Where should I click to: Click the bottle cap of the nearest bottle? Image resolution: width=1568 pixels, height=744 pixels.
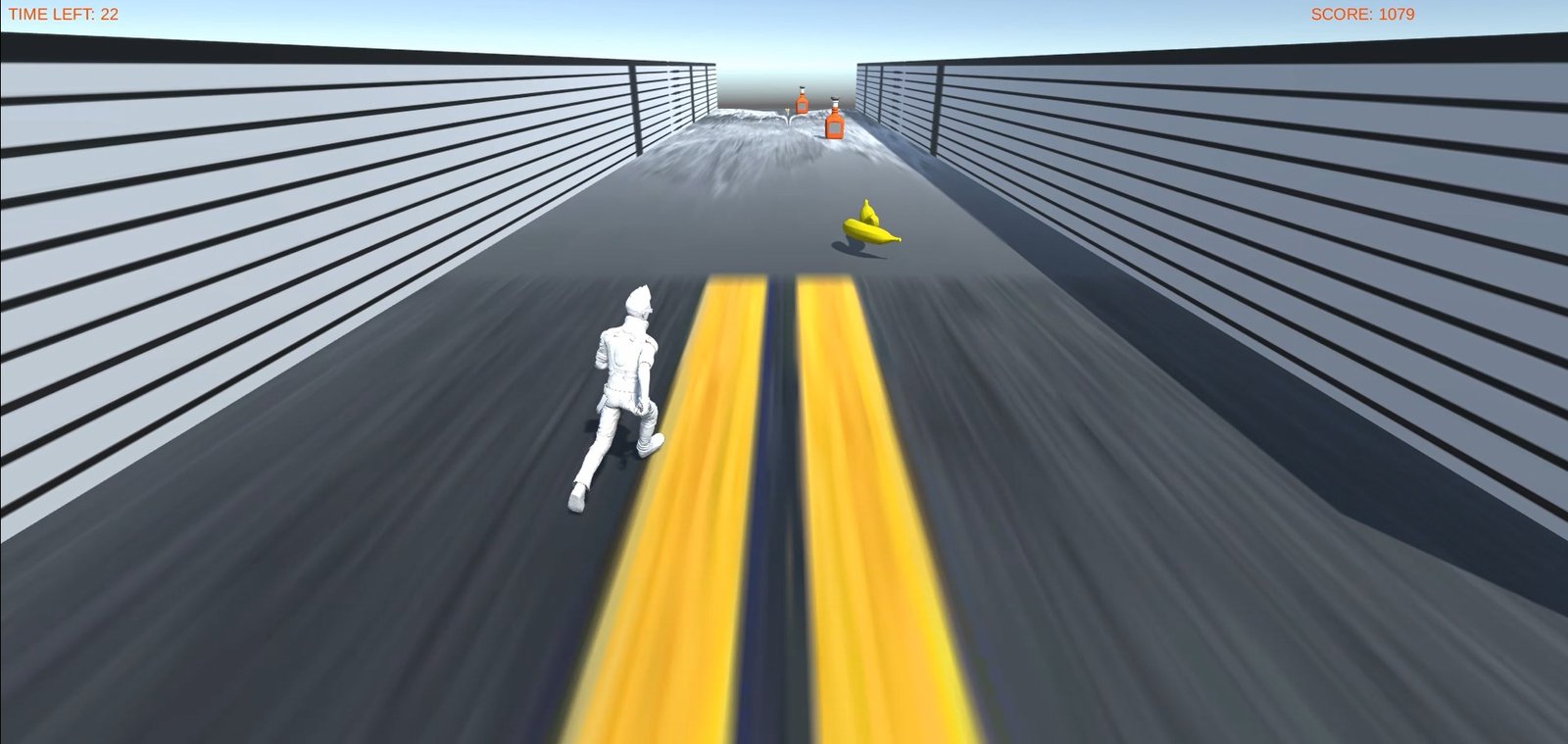pos(835,98)
